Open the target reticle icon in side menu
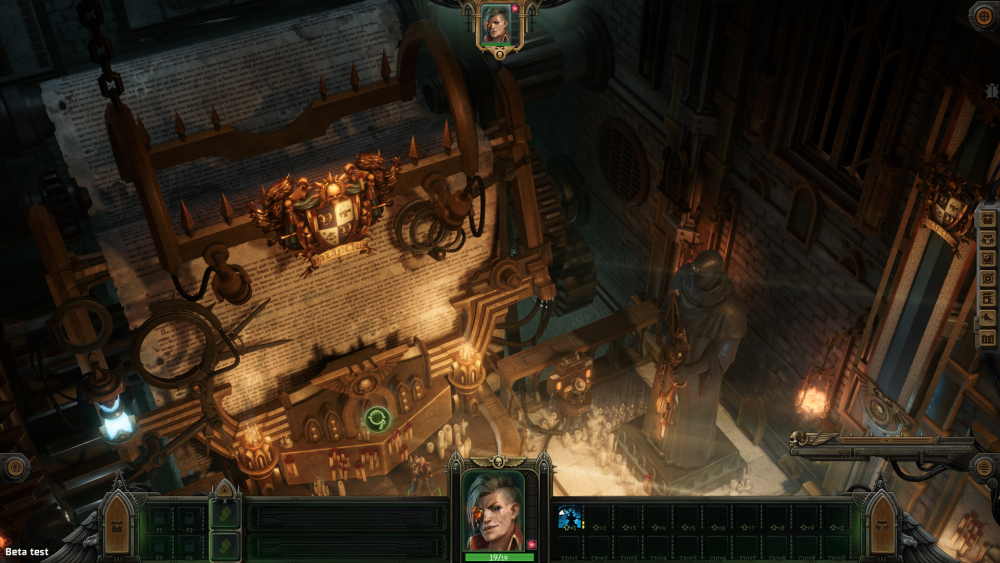Image resolution: width=1000 pixels, height=563 pixels. tap(988, 278)
